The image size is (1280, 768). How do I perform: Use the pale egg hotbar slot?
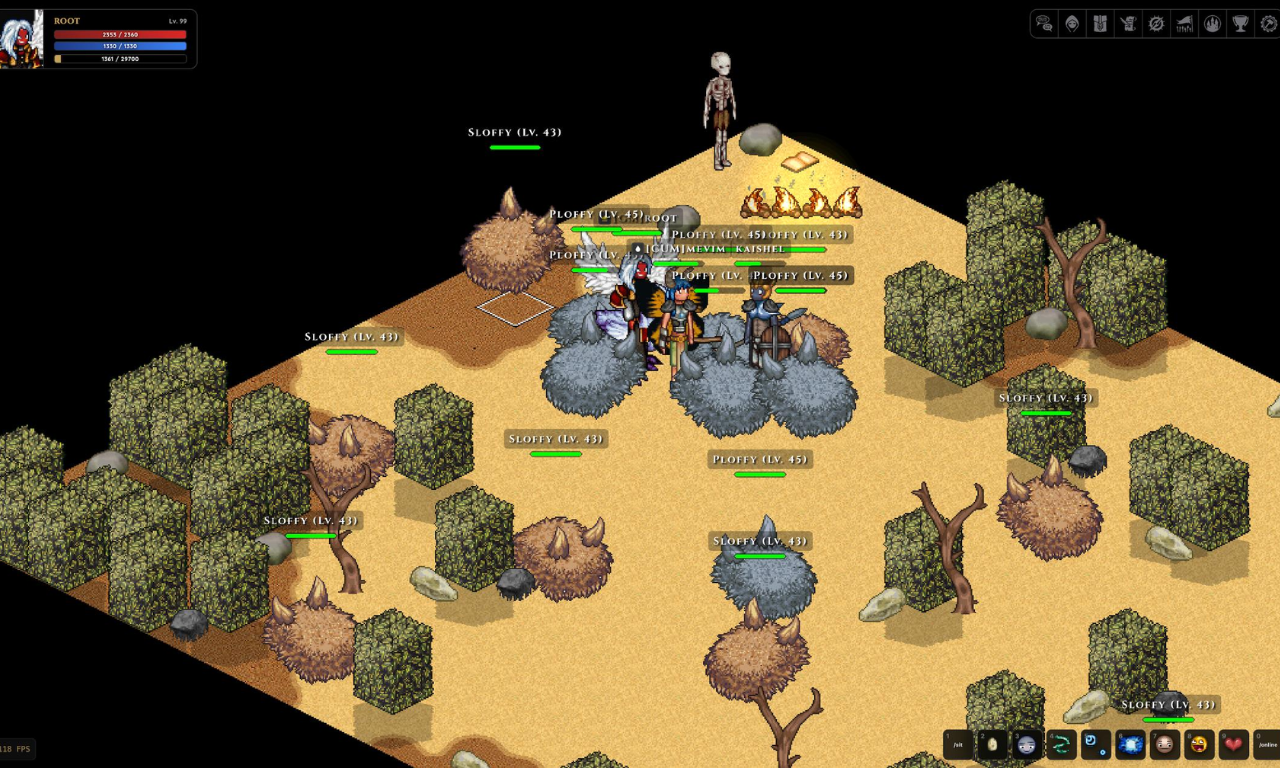pyautogui.click(x=992, y=744)
